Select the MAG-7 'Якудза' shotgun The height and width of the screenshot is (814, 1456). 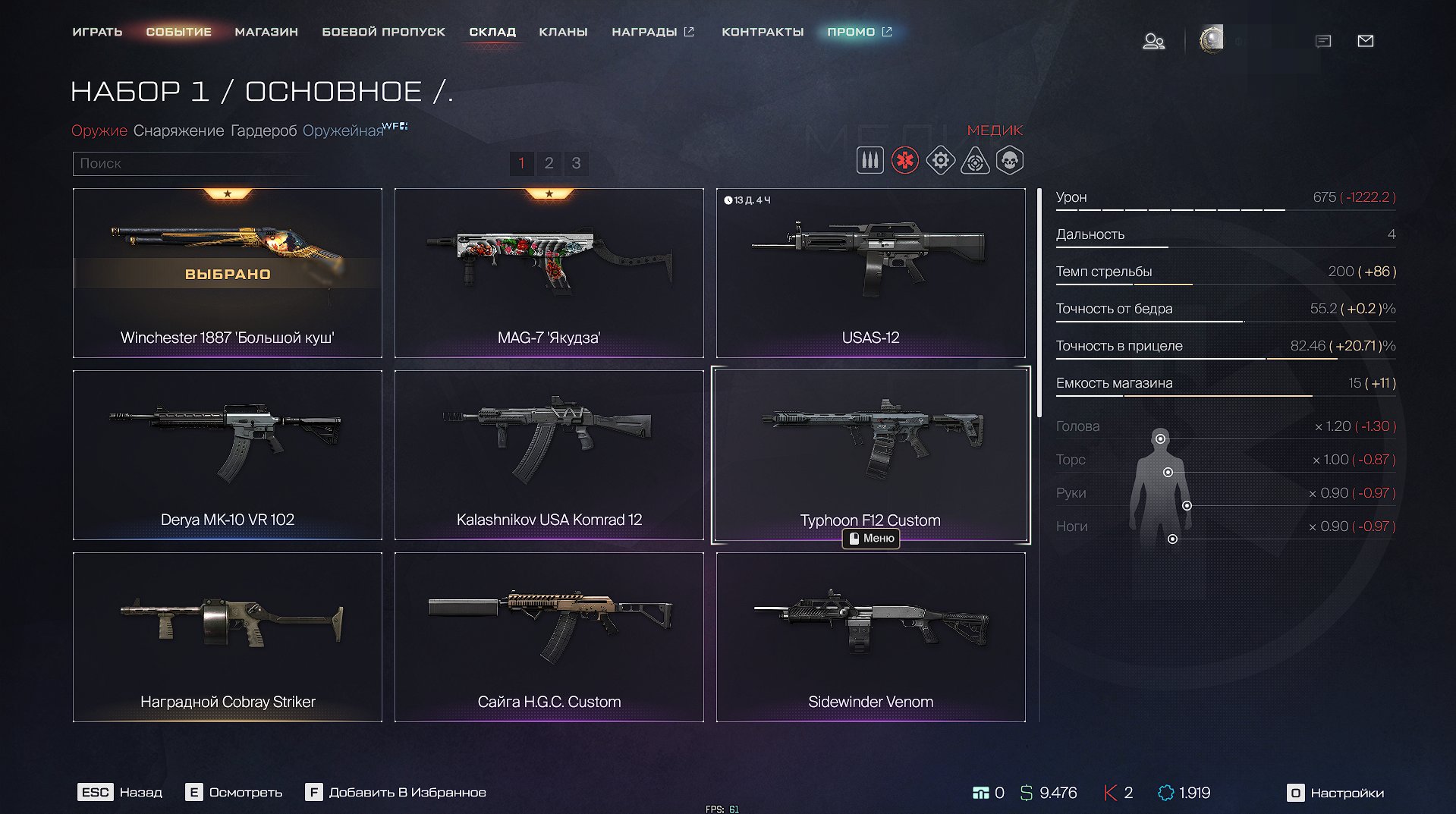549,273
